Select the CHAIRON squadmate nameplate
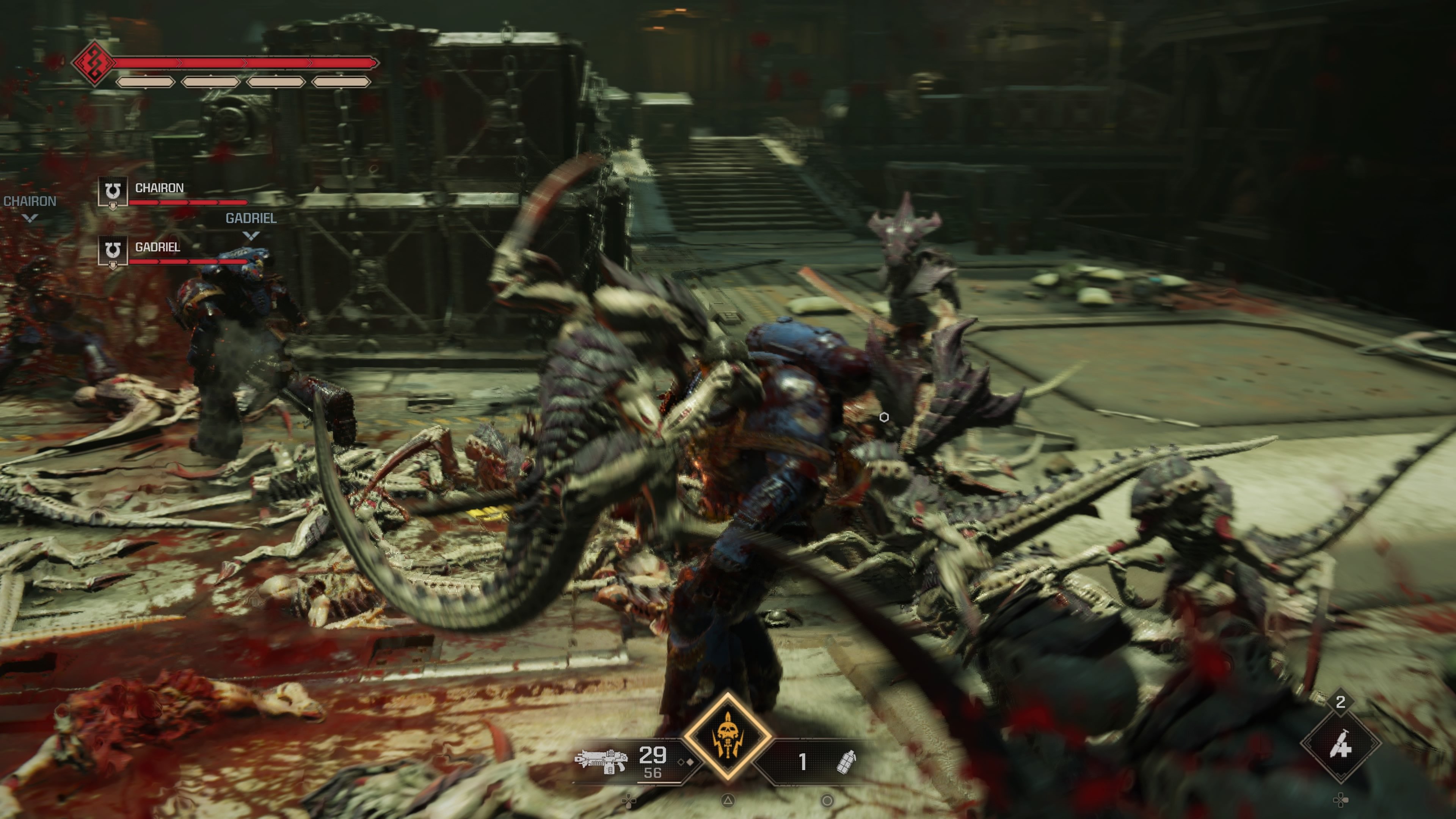This screenshot has width=1456, height=819. pyautogui.click(x=160, y=188)
